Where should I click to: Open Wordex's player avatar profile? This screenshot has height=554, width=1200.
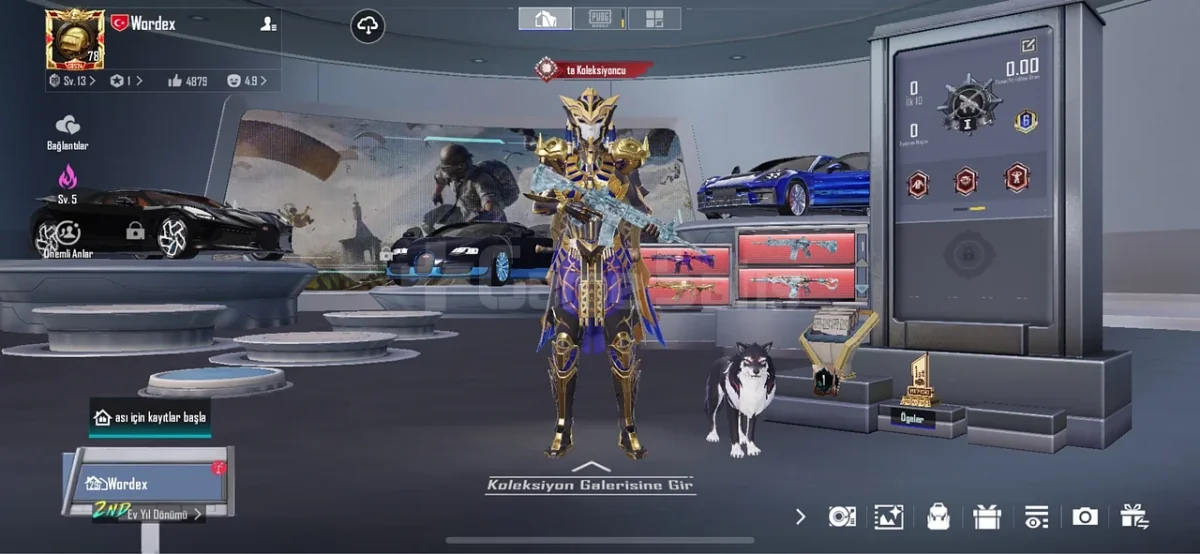tap(74, 38)
